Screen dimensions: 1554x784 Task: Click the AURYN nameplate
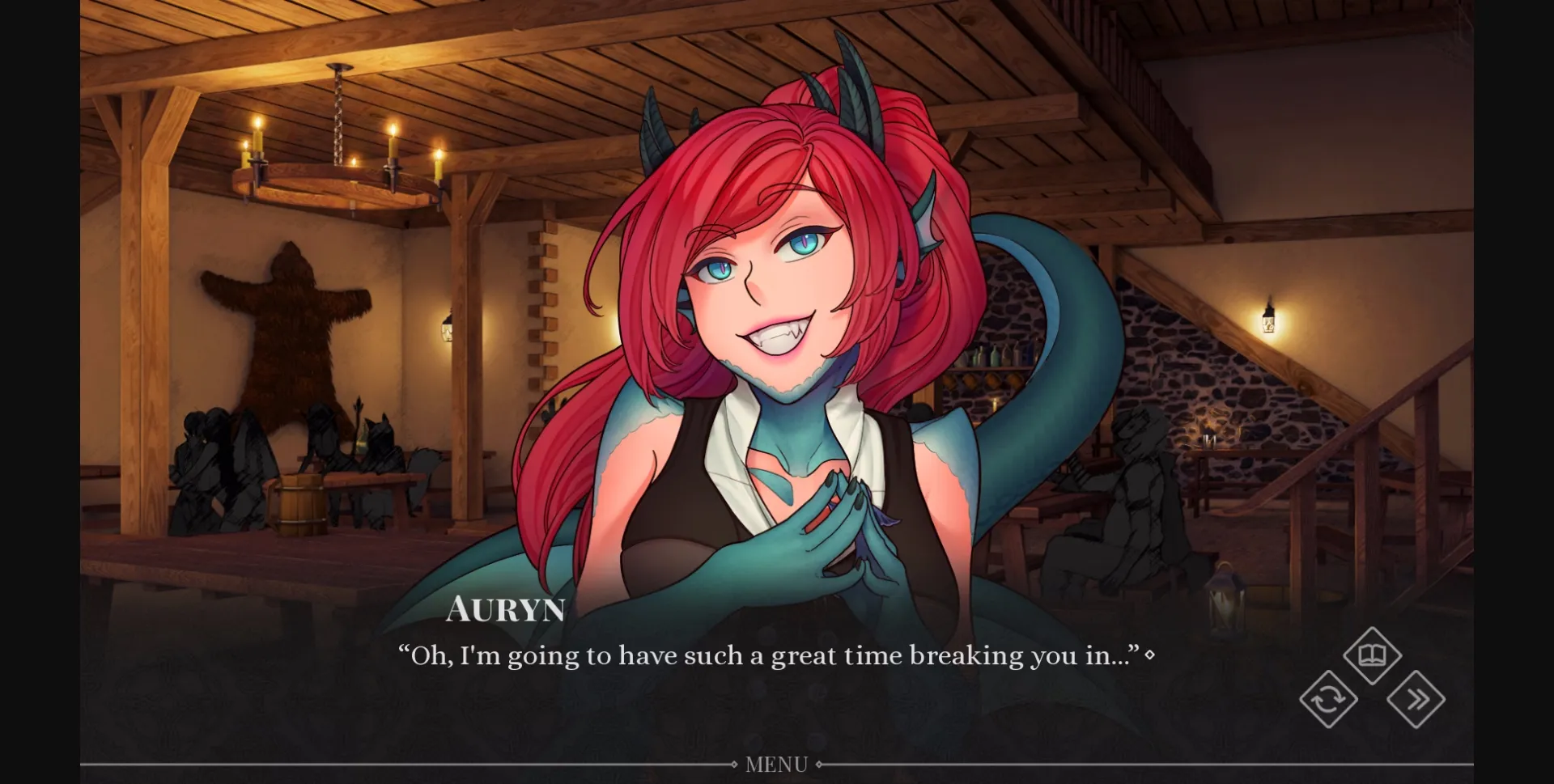click(x=506, y=610)
